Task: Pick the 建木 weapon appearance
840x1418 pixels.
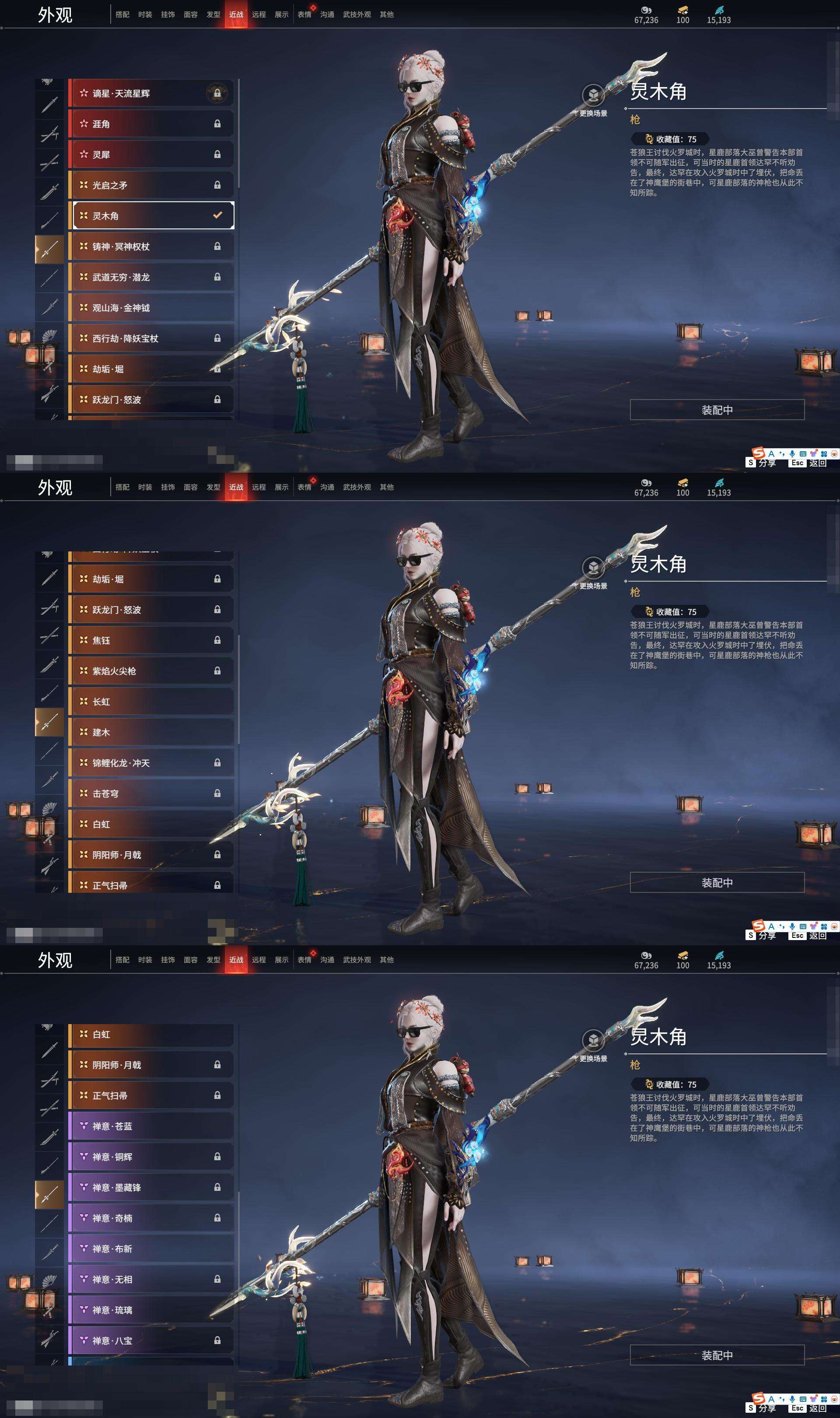Action: (x=150, y=732)
